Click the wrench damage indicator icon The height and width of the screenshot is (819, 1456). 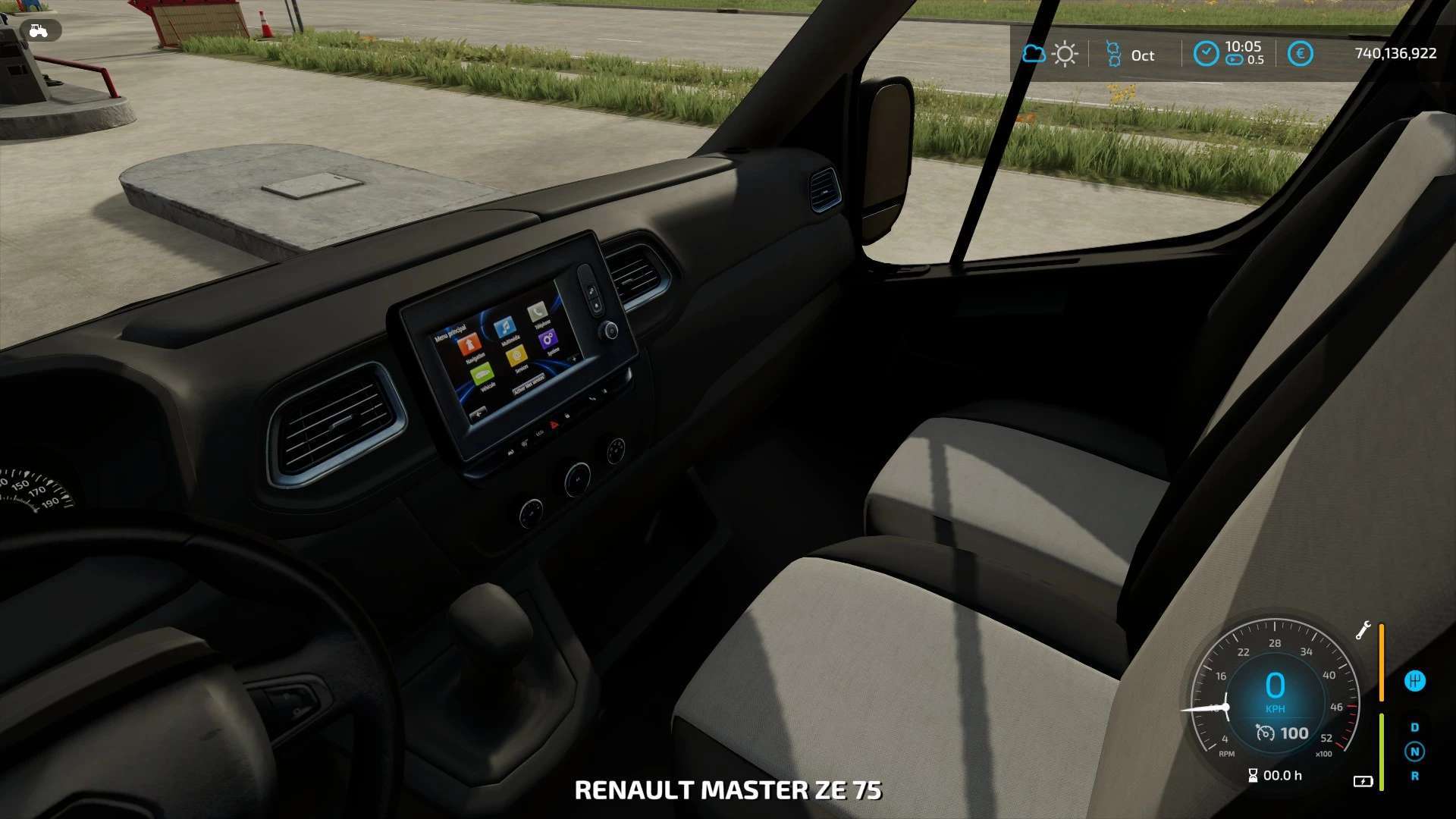pyautogui.click(x=1363, y=630)
